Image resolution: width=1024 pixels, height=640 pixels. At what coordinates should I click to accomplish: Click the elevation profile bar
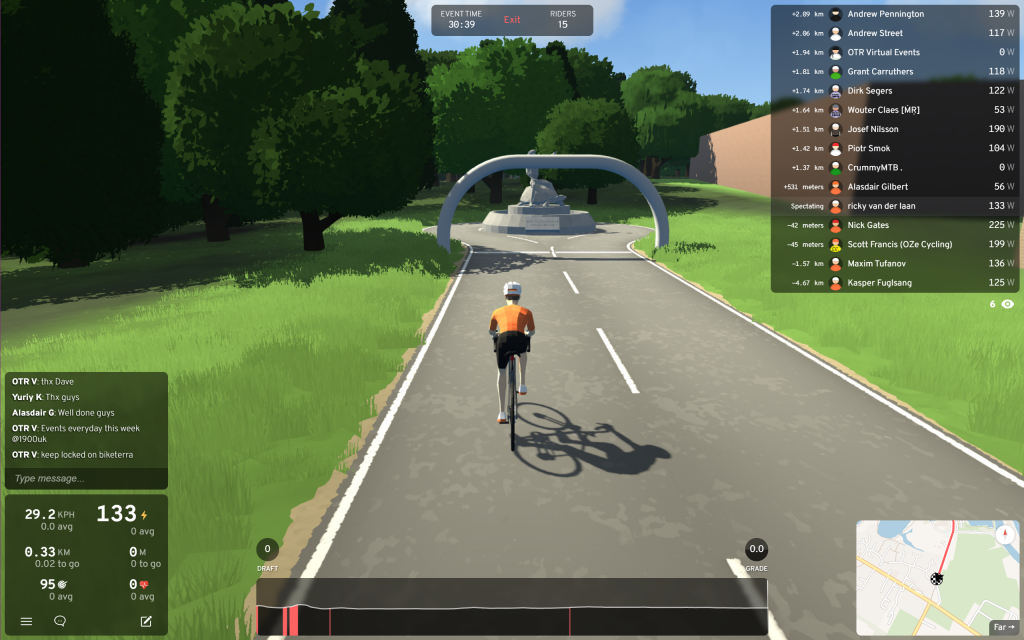click(511, 607)
